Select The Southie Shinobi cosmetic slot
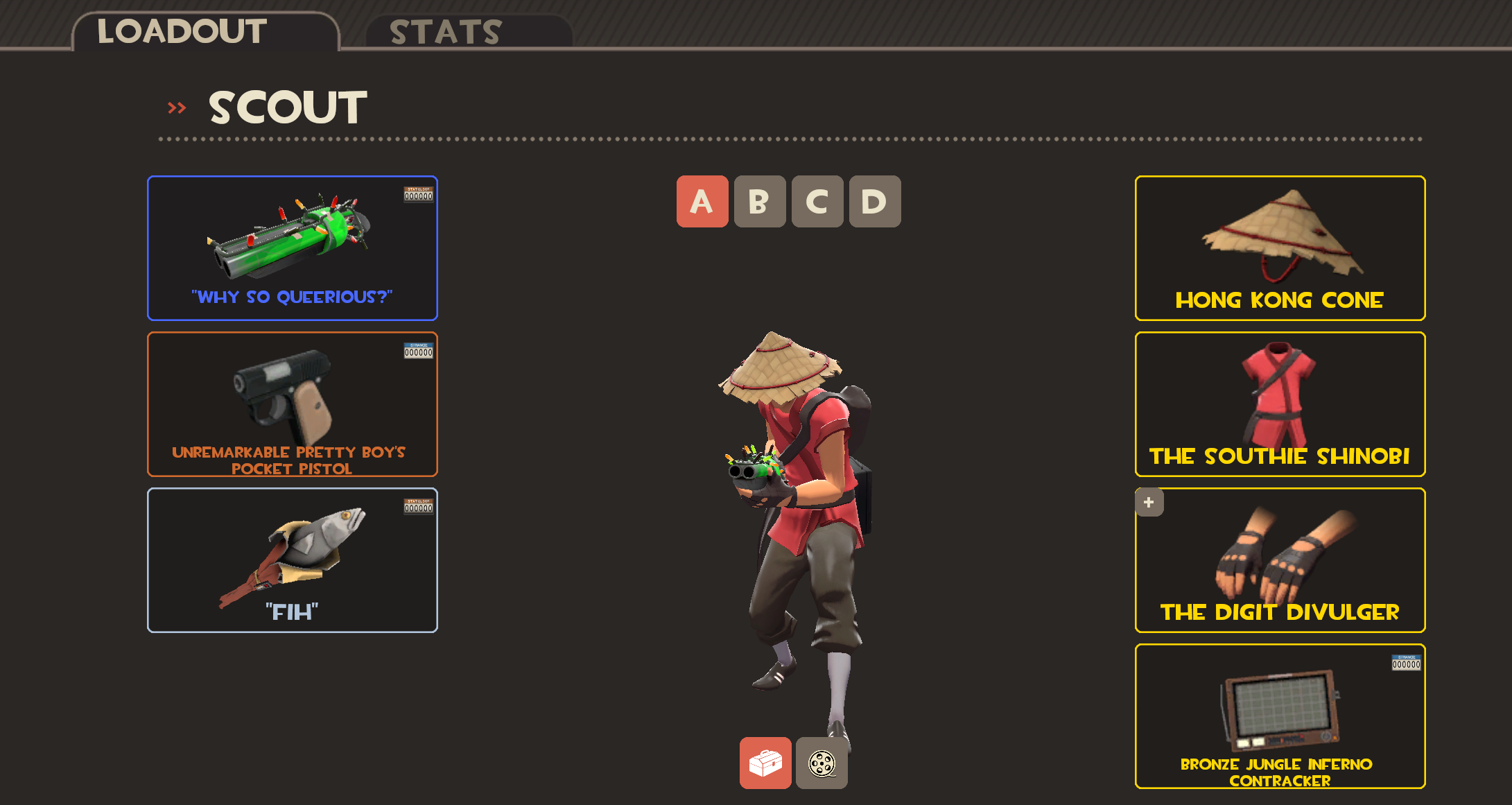 1279,404
